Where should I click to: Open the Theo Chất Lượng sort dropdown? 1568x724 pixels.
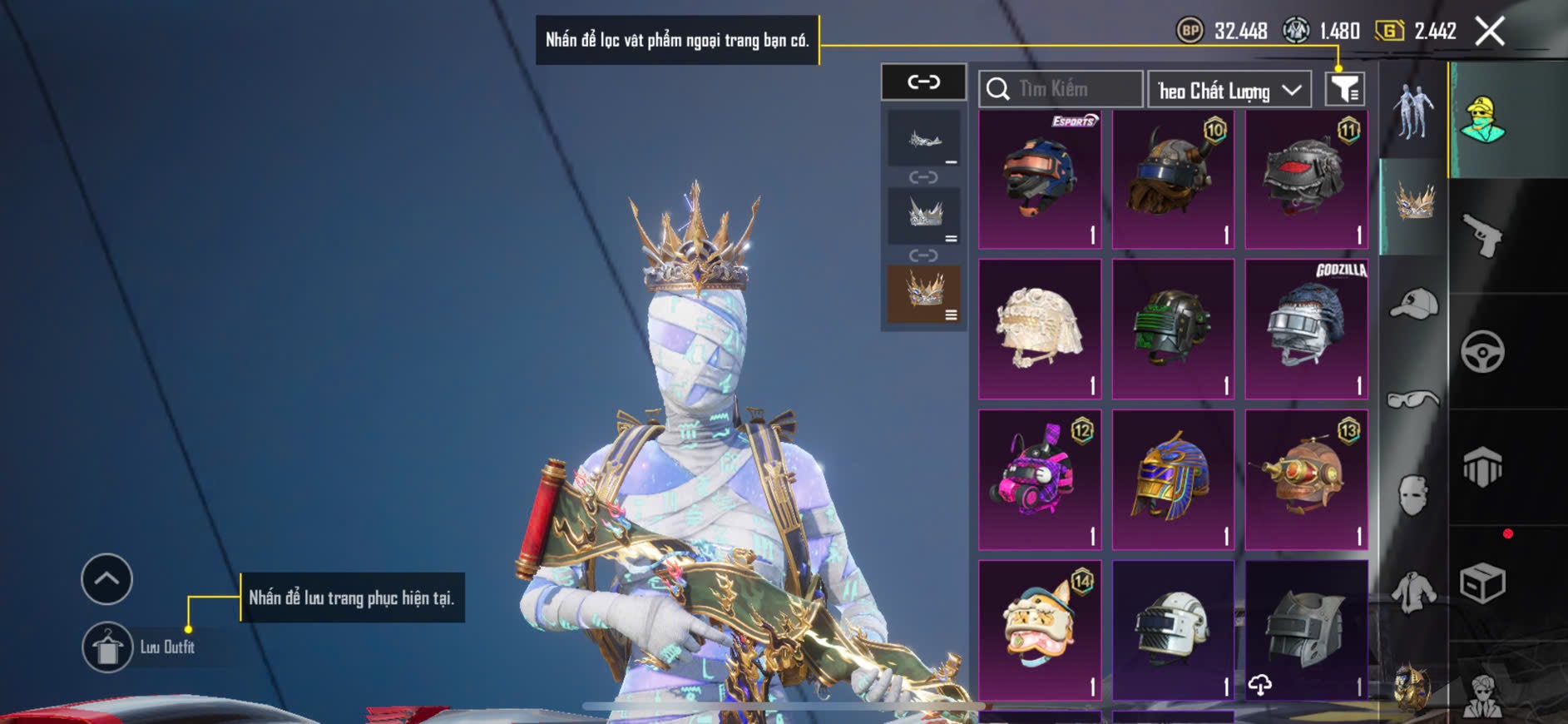1229,90
